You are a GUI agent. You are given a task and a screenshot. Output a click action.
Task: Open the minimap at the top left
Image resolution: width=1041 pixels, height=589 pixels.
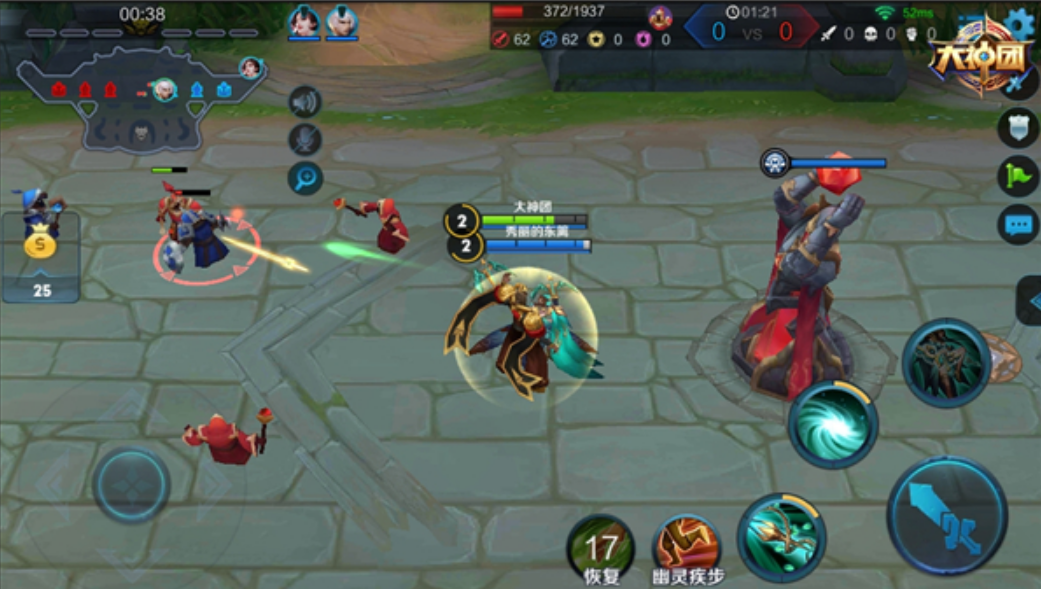click(x=140, y=100)
